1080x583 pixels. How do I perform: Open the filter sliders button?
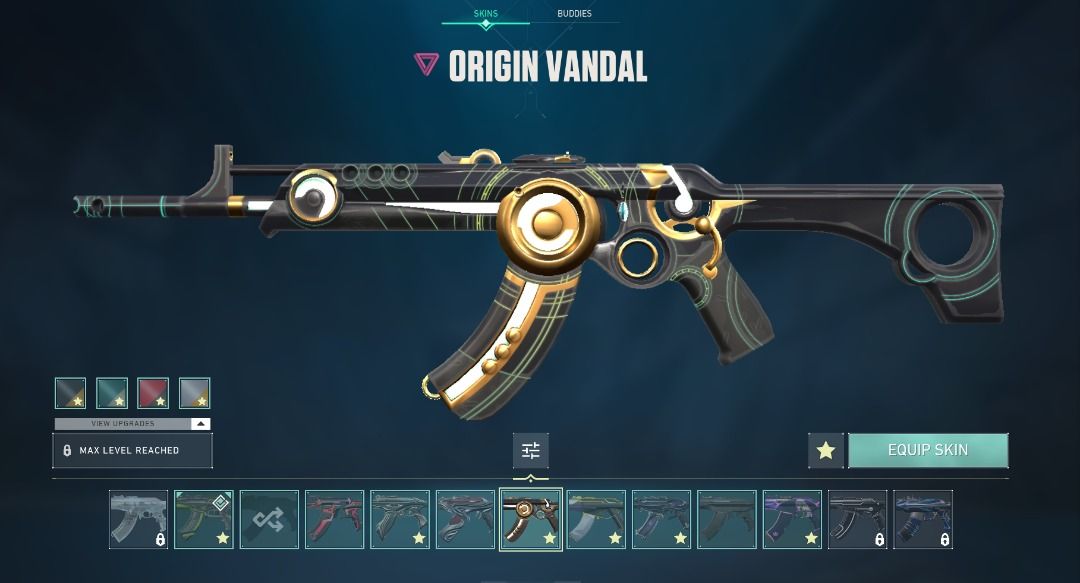(531, 451)
